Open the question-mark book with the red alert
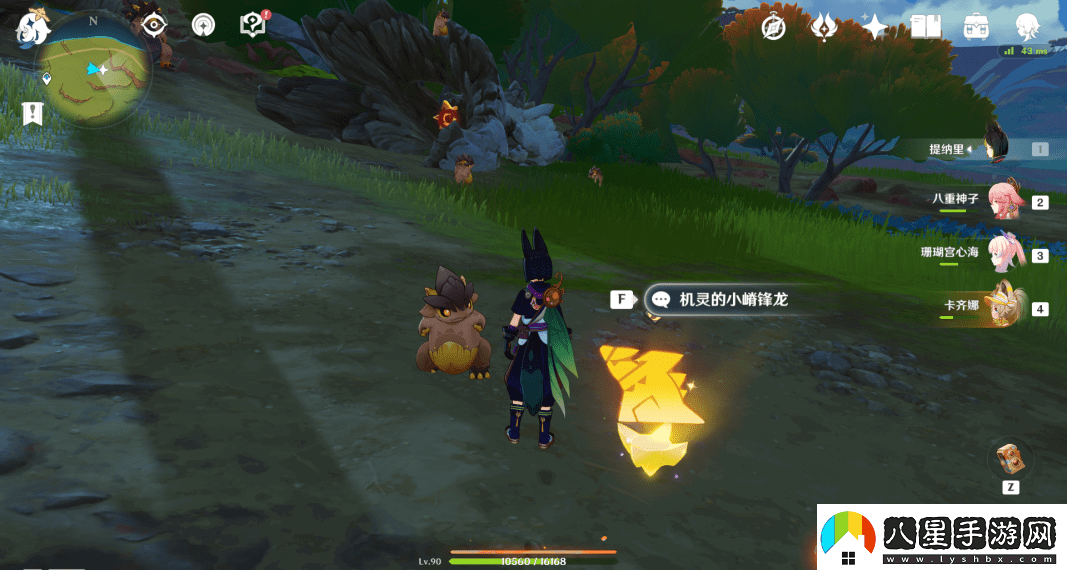 [x=254, y=25]
